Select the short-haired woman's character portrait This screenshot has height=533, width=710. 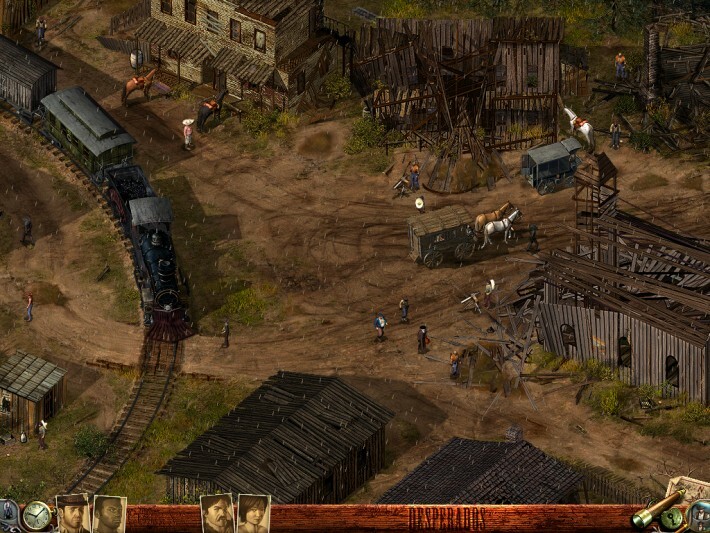click(x=253, y=514)
